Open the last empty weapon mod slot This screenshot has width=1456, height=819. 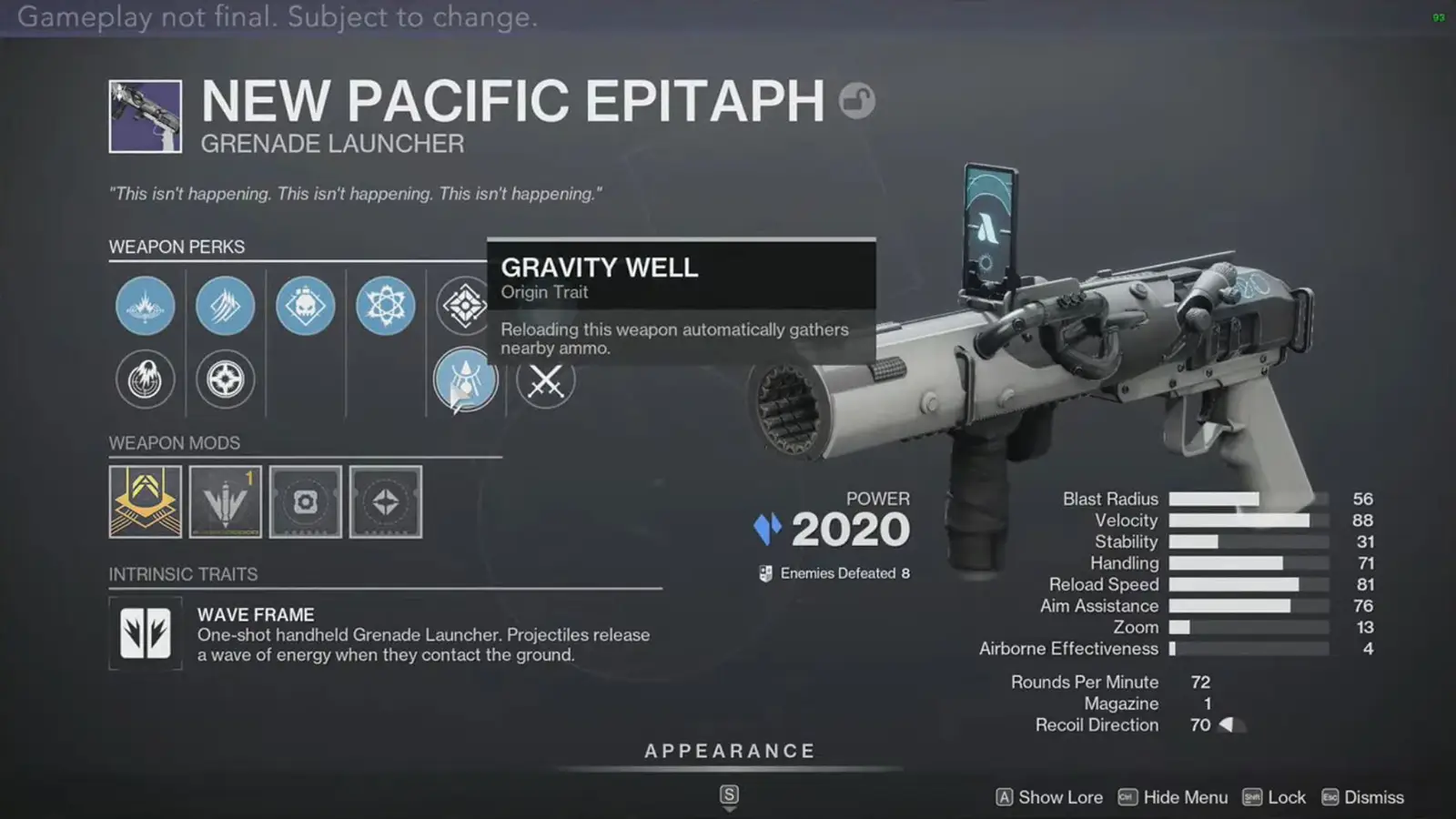click(x=385, y=501)
